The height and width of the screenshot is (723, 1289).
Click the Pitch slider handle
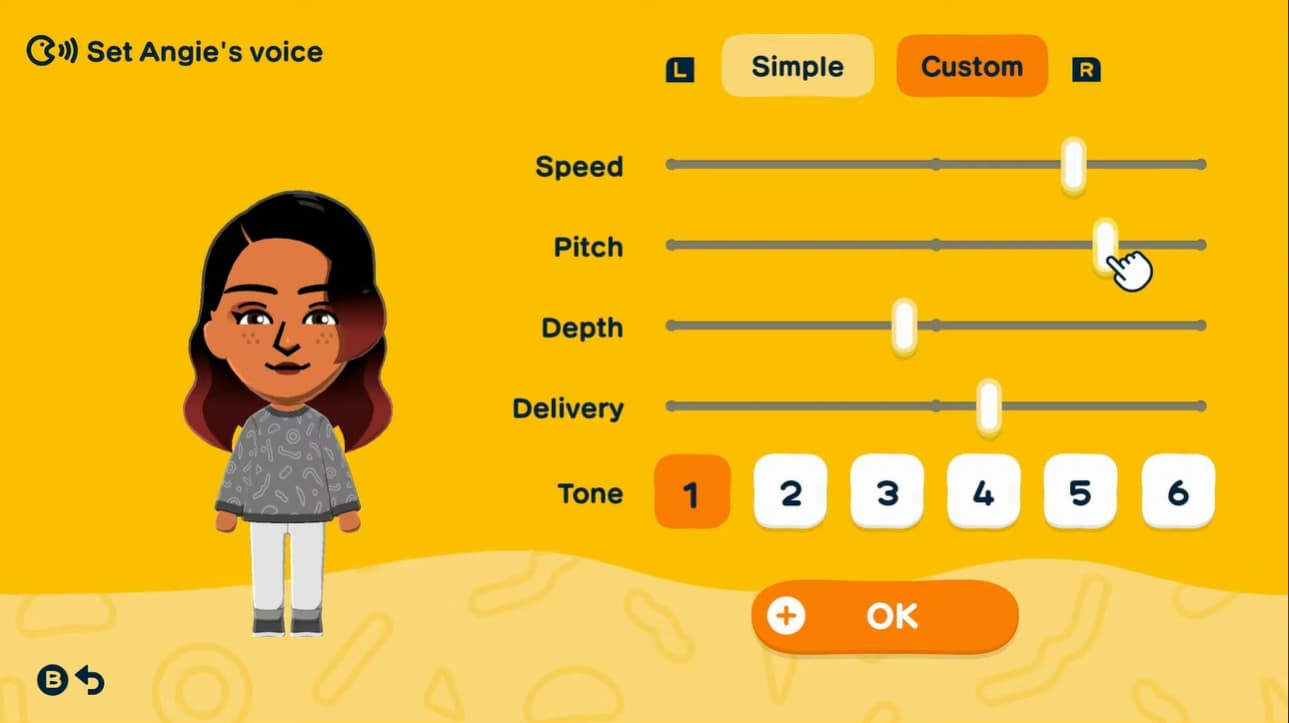(1104, 244)
